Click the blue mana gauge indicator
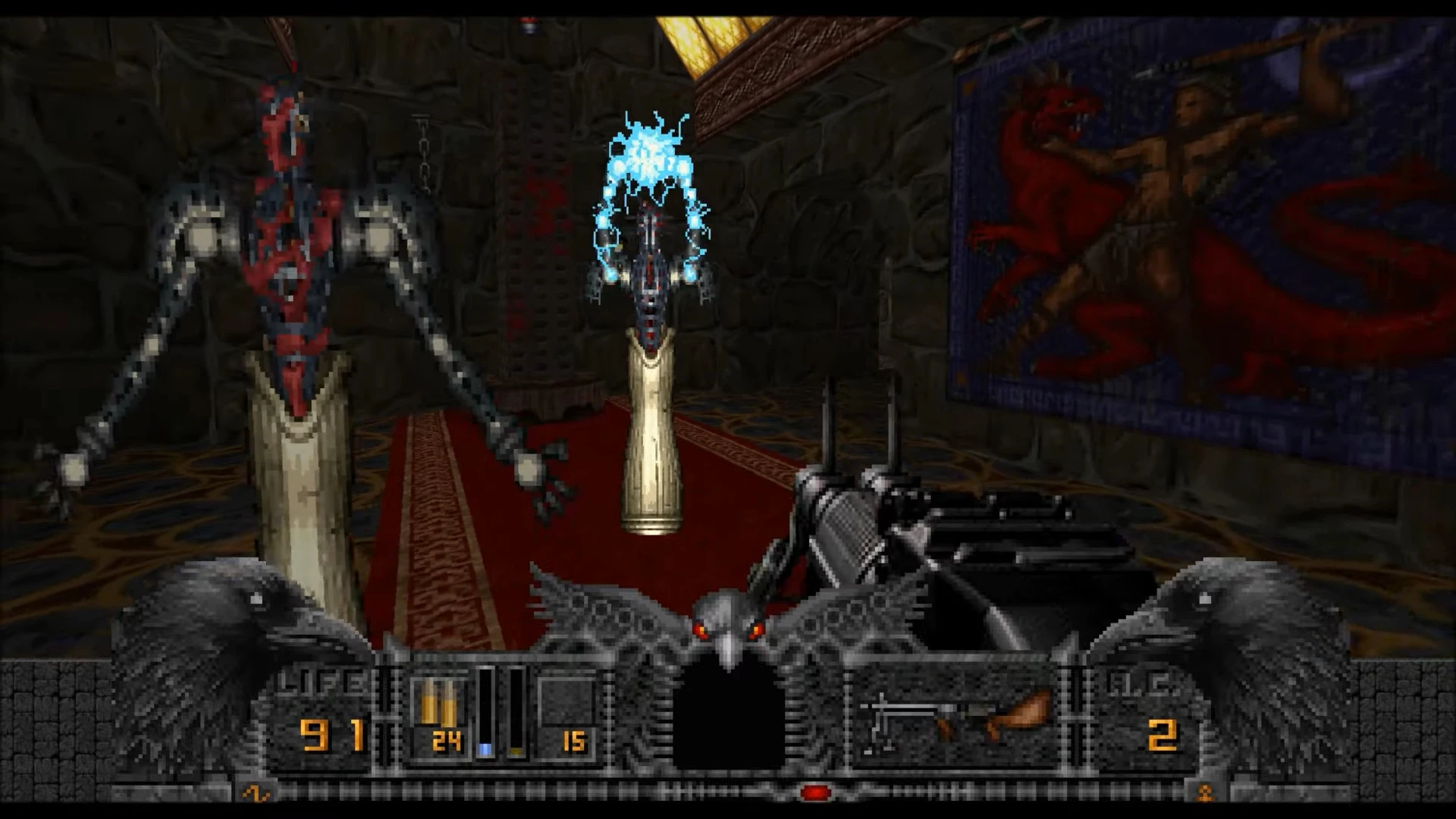Image resolution: width=1456 pixels, height=819 pixels. click(485, 747)
